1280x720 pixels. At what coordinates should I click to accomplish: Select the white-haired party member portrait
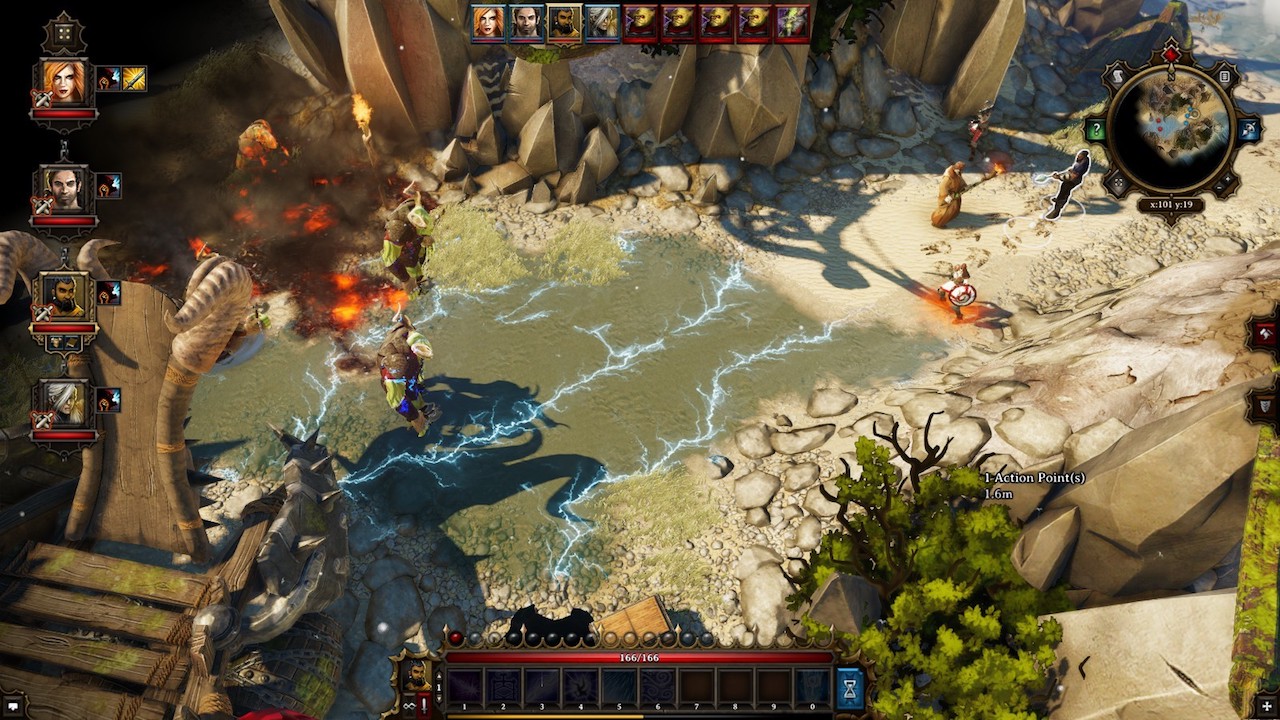coord(64,403)
